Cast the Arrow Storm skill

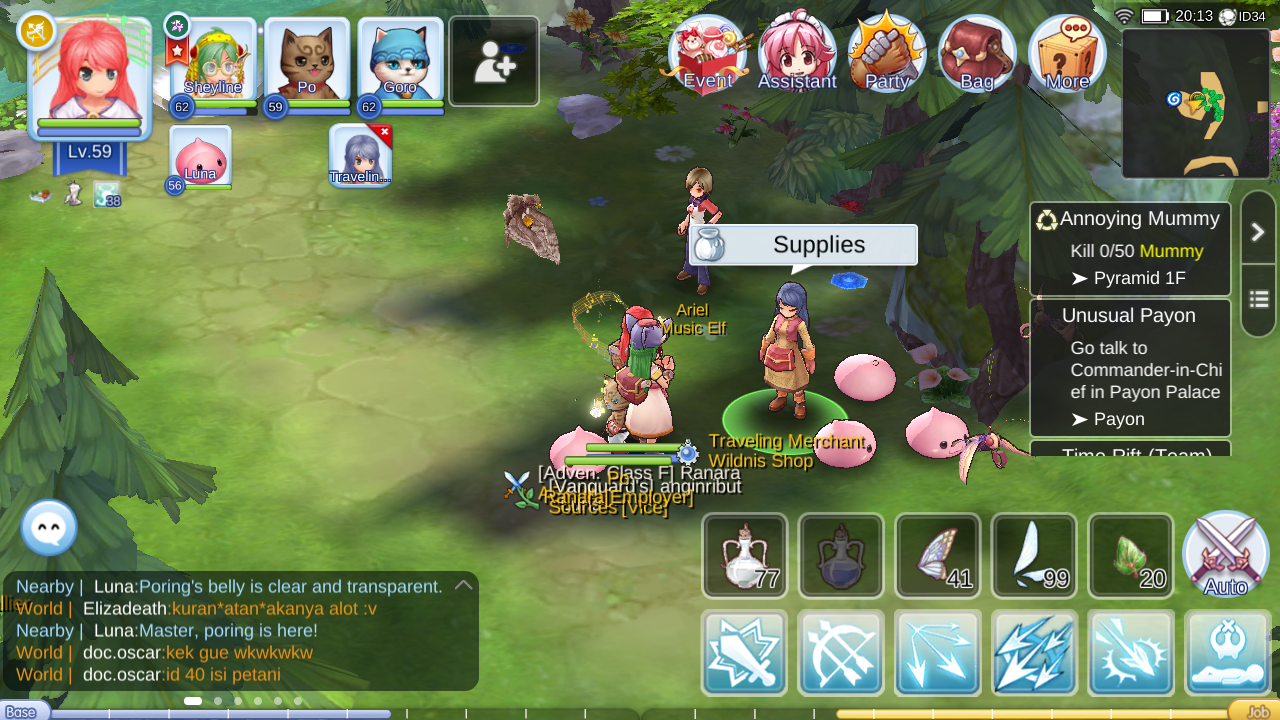coord(1034,653)
